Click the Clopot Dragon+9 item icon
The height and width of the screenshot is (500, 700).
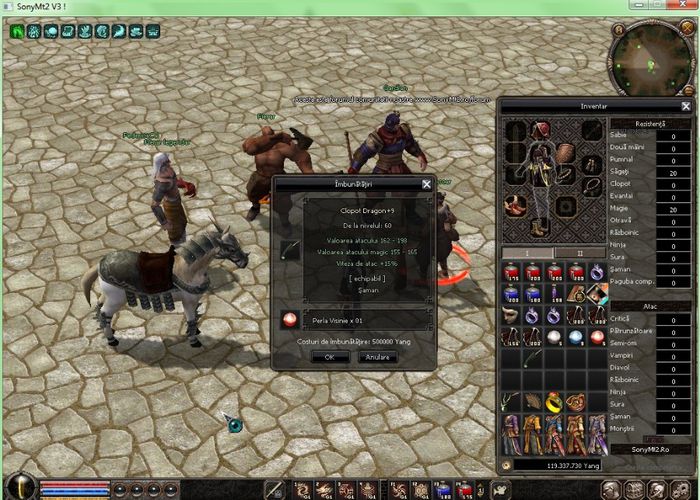click(x=290, y=250)
